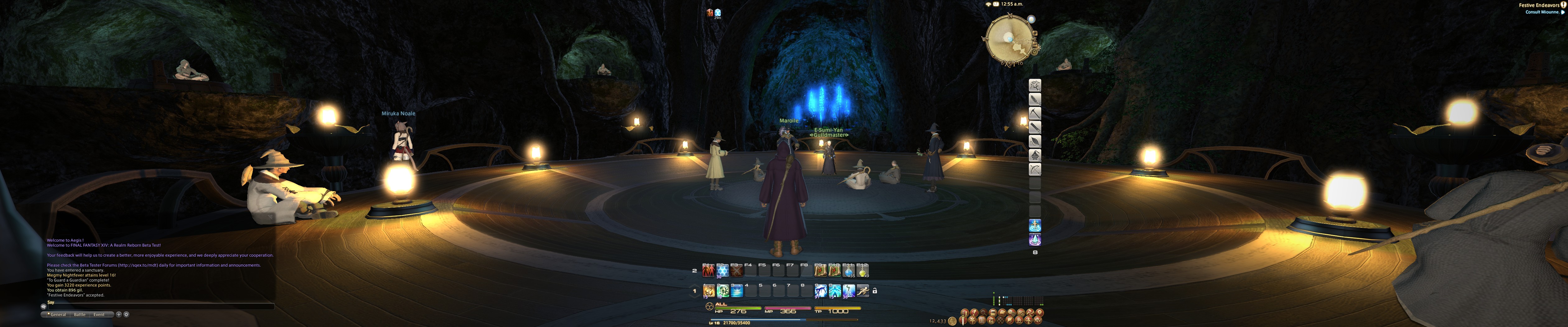Activate the Sprint running figure ability
Image resolution: width=1568 pixels, height=327 pixels.
pyautogui.click(x=862, y=292)
